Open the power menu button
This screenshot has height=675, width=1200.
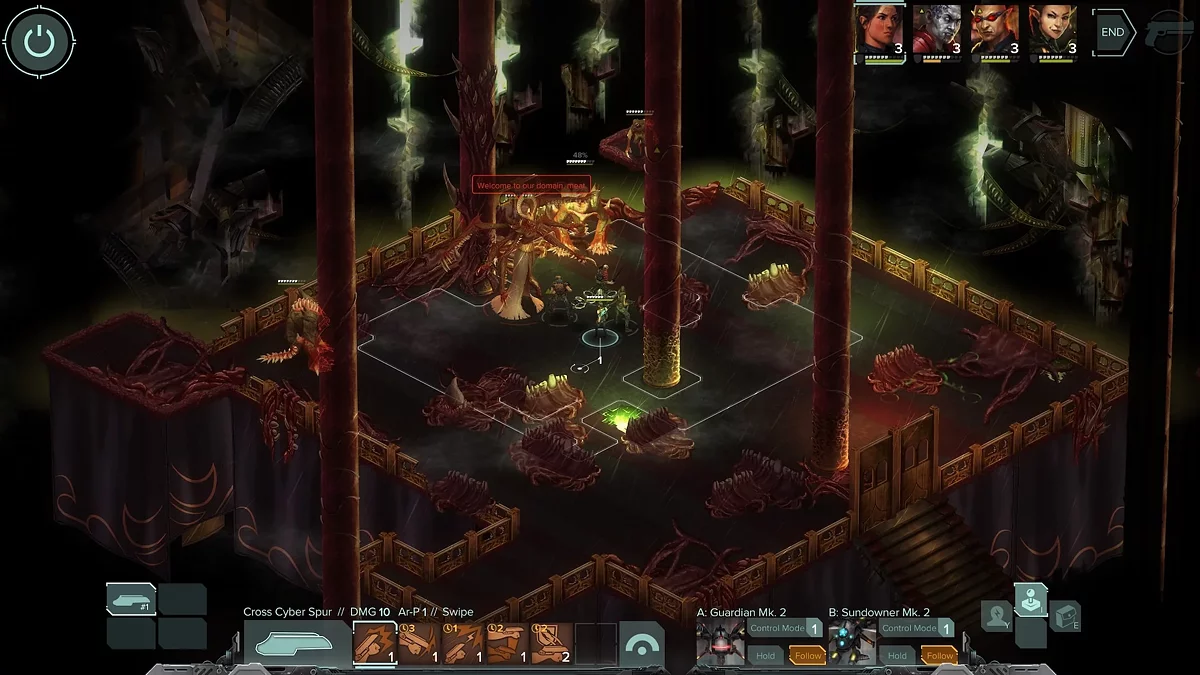(39, 42)
